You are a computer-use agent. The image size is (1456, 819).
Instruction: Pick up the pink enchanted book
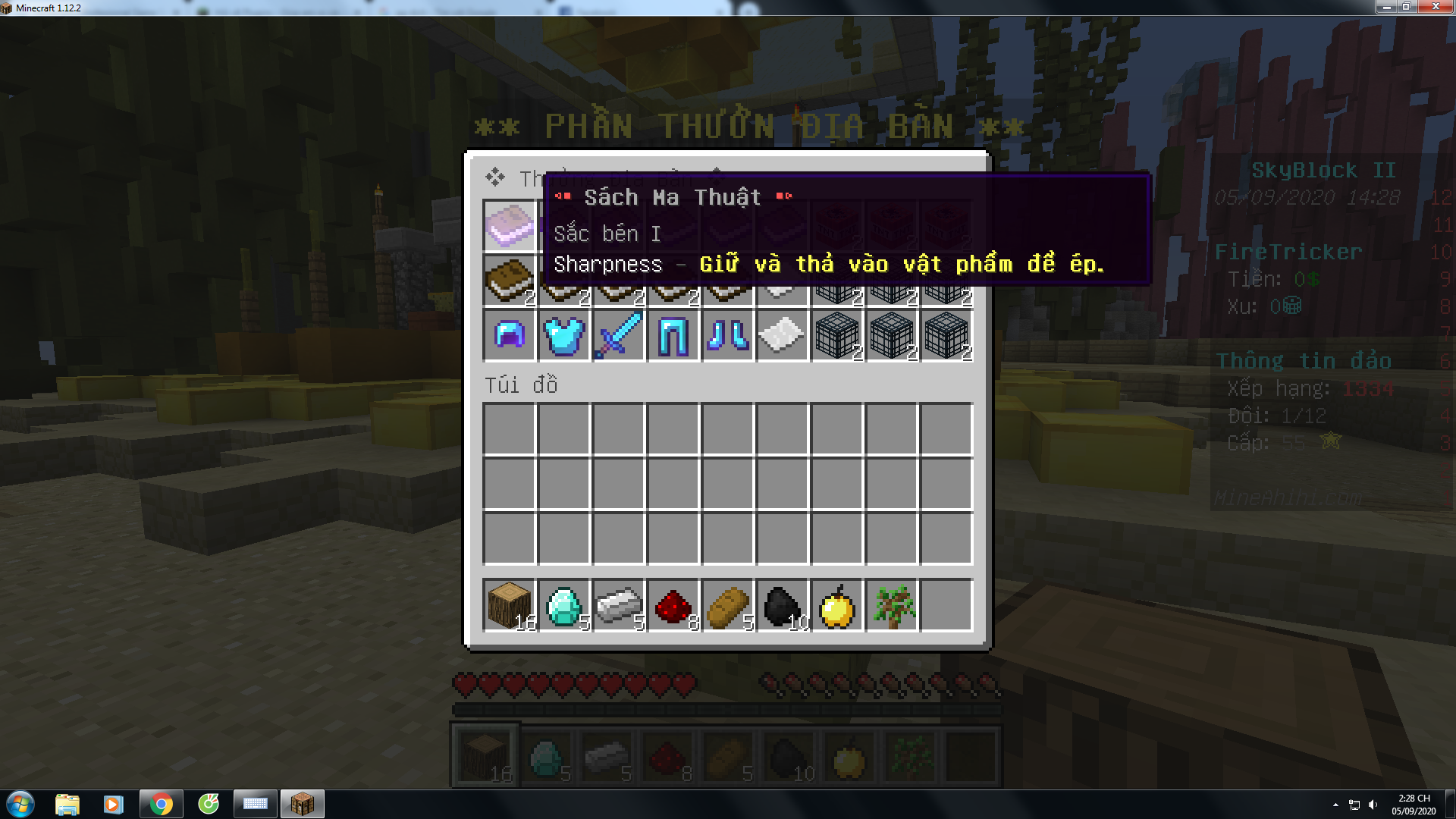(x=509, y=225)
